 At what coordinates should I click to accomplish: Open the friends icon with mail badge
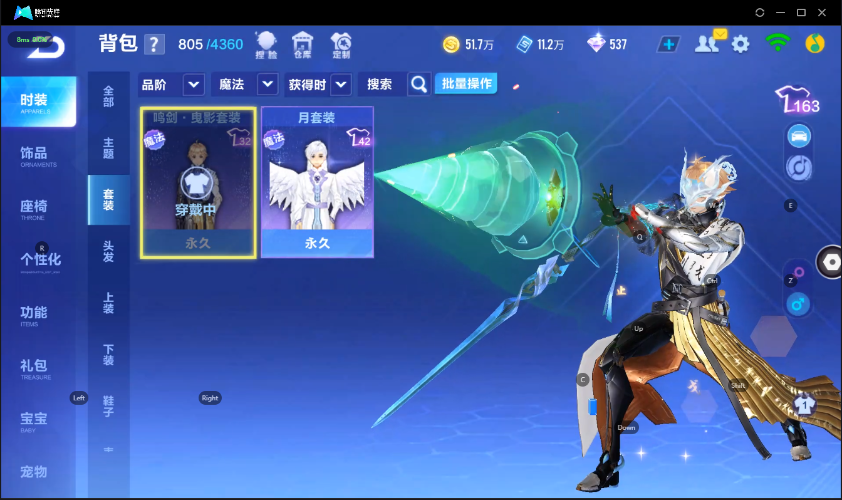tap(710, 43)
